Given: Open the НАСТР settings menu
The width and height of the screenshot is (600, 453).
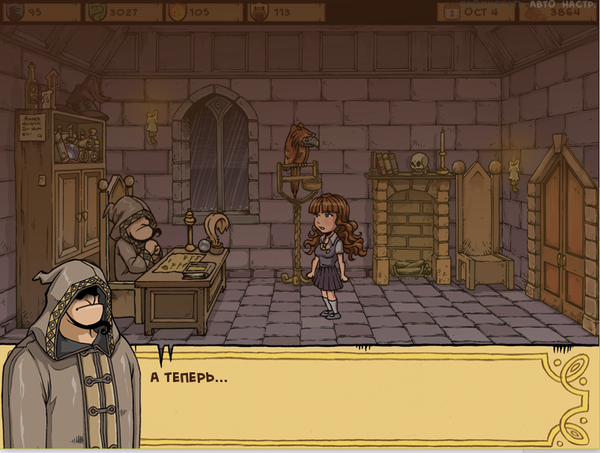Looking at the screenshot, I should pos(579,4).
